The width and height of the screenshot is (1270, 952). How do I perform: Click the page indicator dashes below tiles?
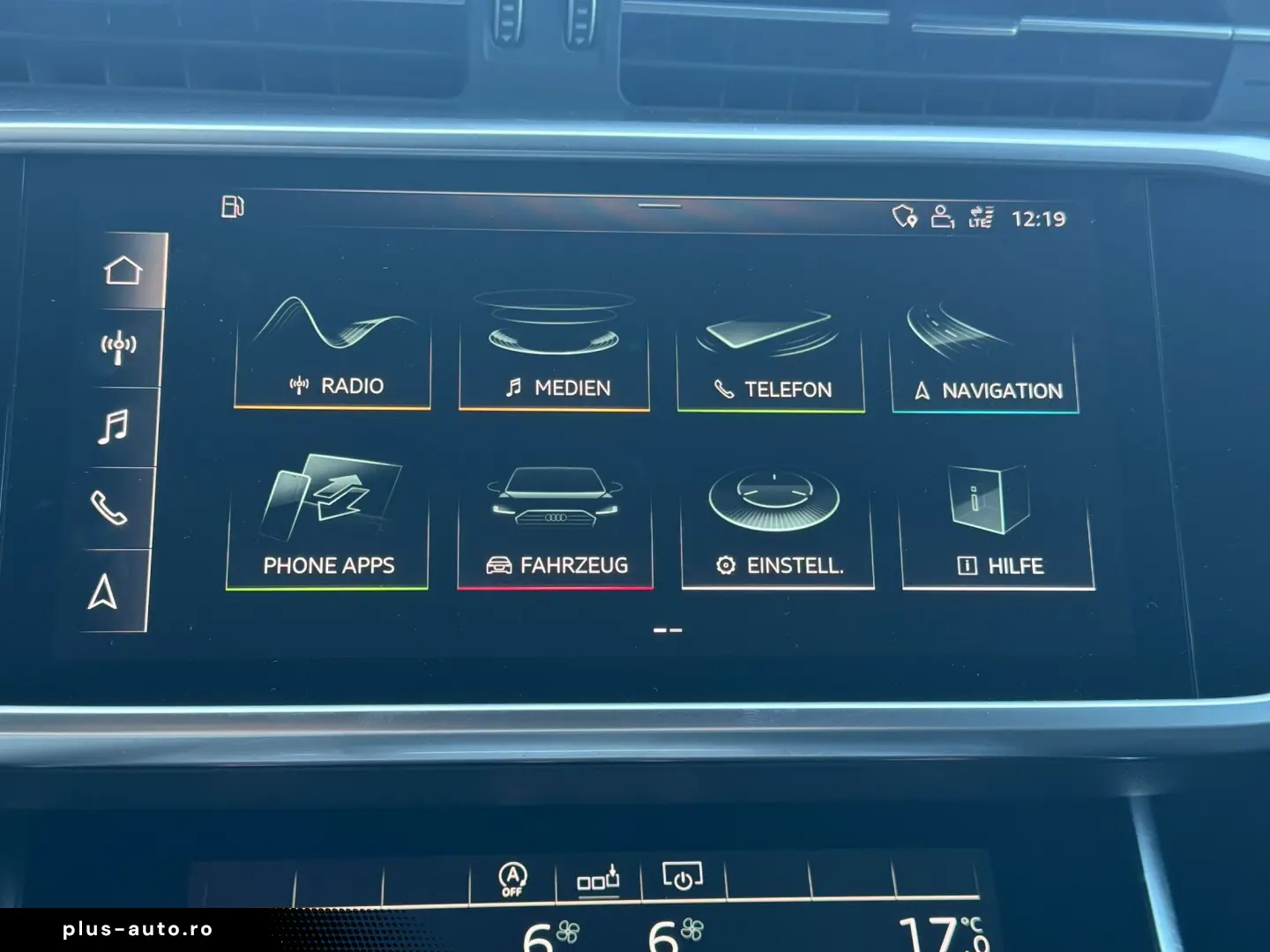668,630
